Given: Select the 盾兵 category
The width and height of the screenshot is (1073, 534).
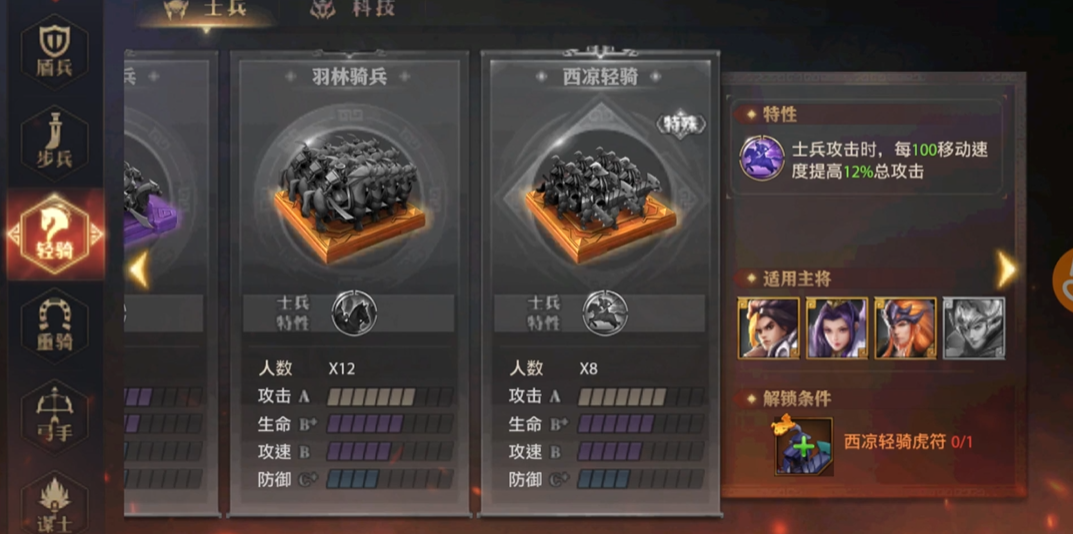Looking at the screenshot, I should [55, 52].
